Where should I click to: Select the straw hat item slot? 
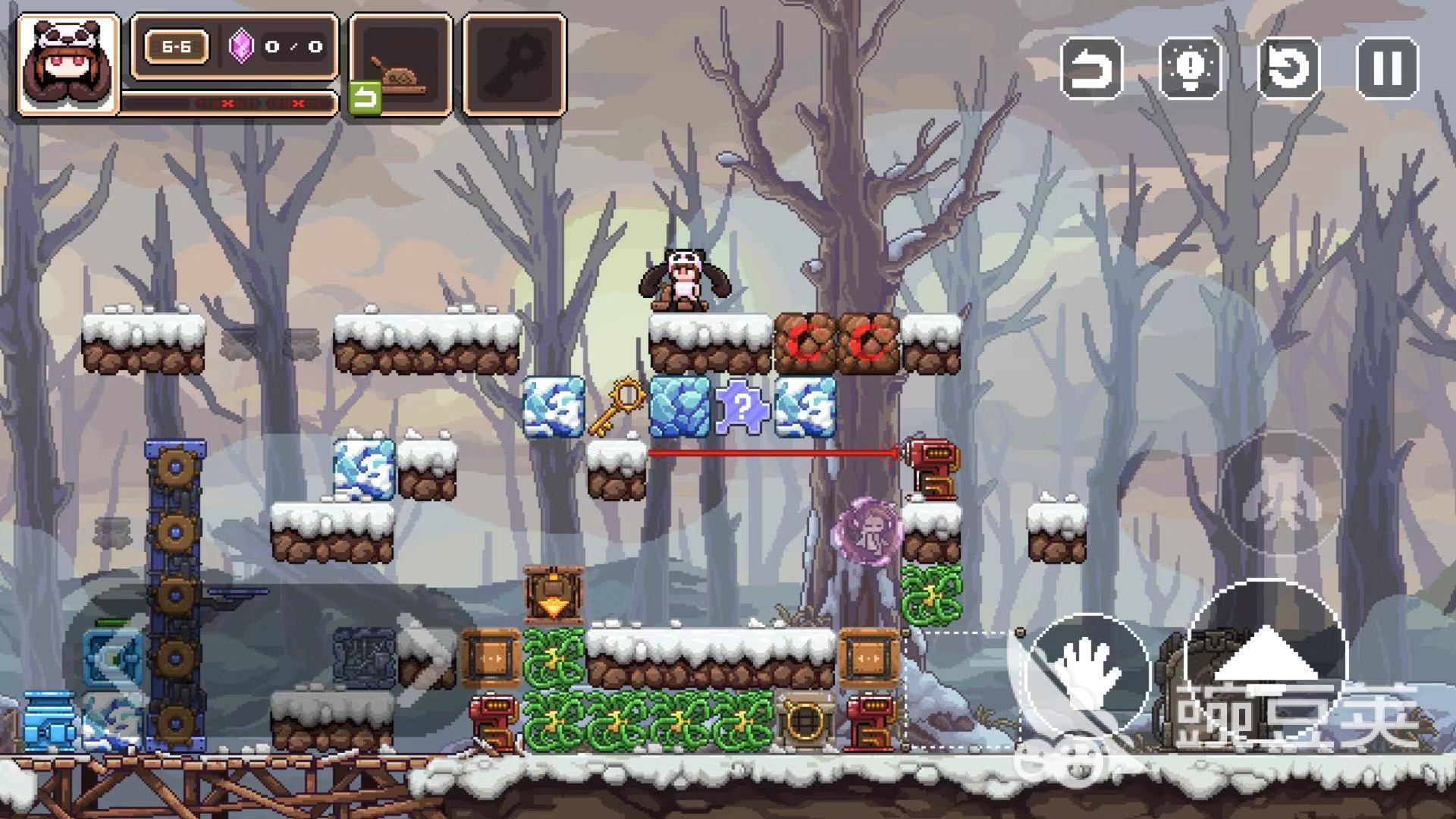click(400, 64)
